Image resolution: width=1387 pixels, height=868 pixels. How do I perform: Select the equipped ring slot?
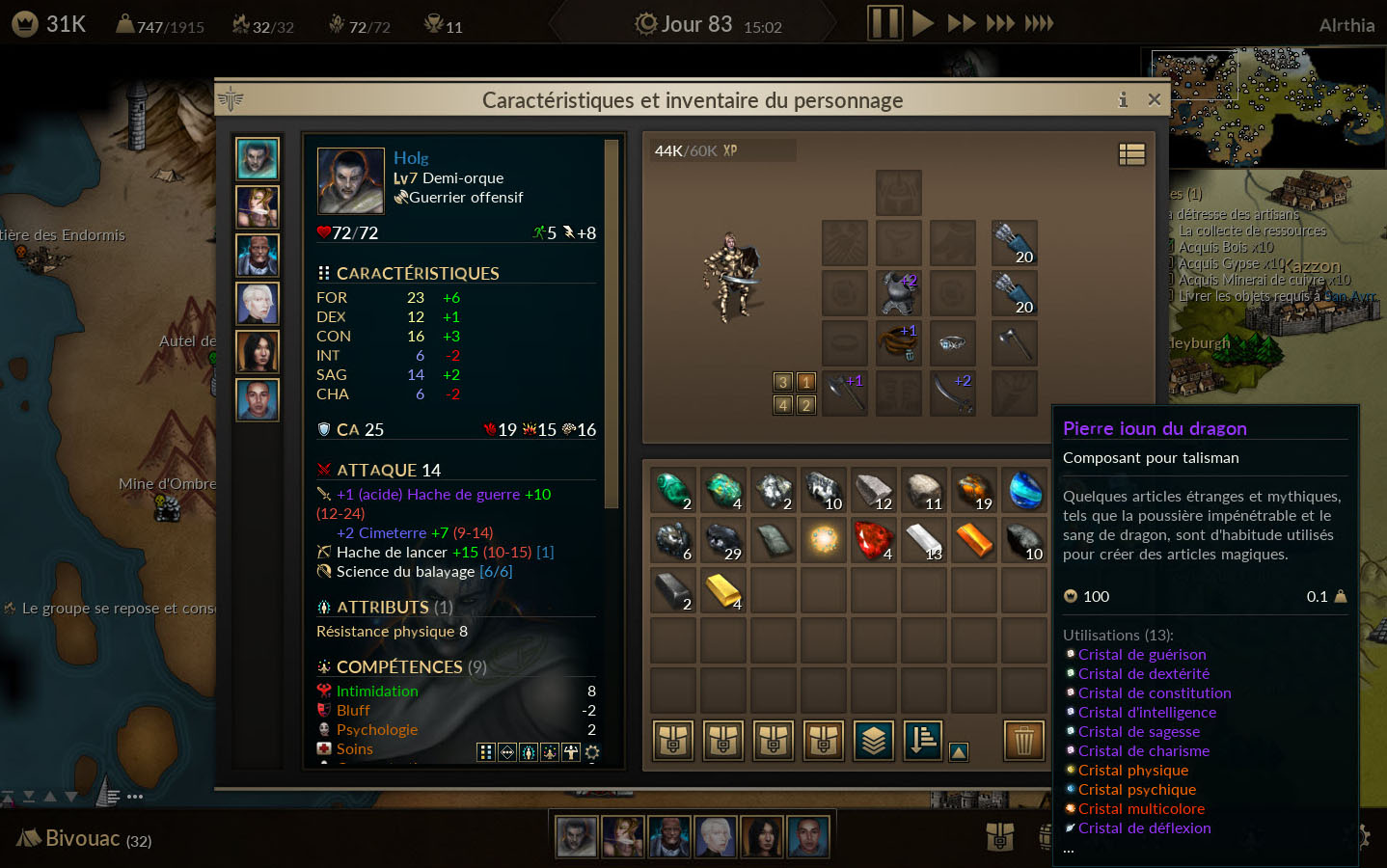tap(952, 343)
